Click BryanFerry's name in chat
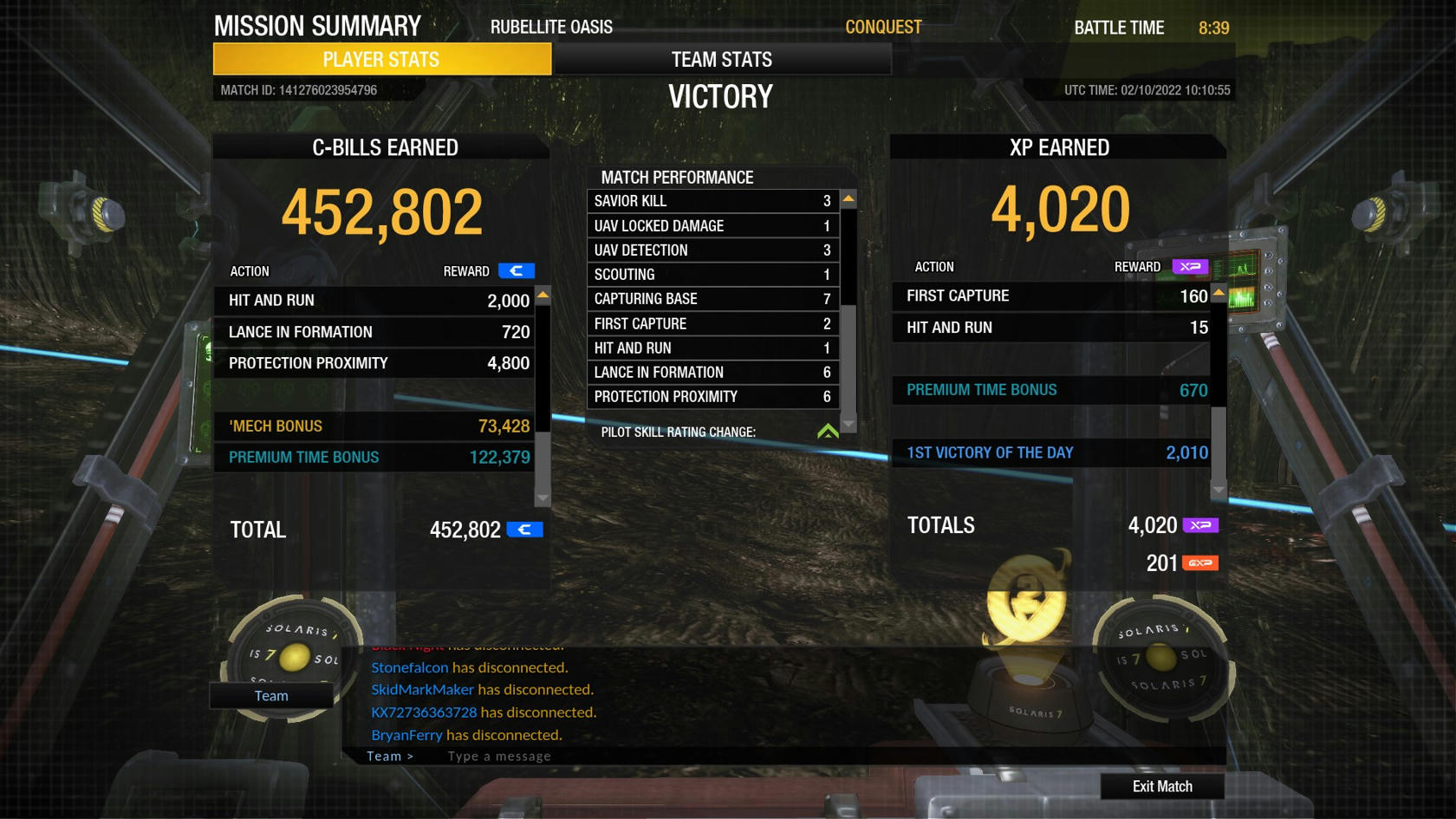The width and height of the screenshot is (1456, 819). 406,735
